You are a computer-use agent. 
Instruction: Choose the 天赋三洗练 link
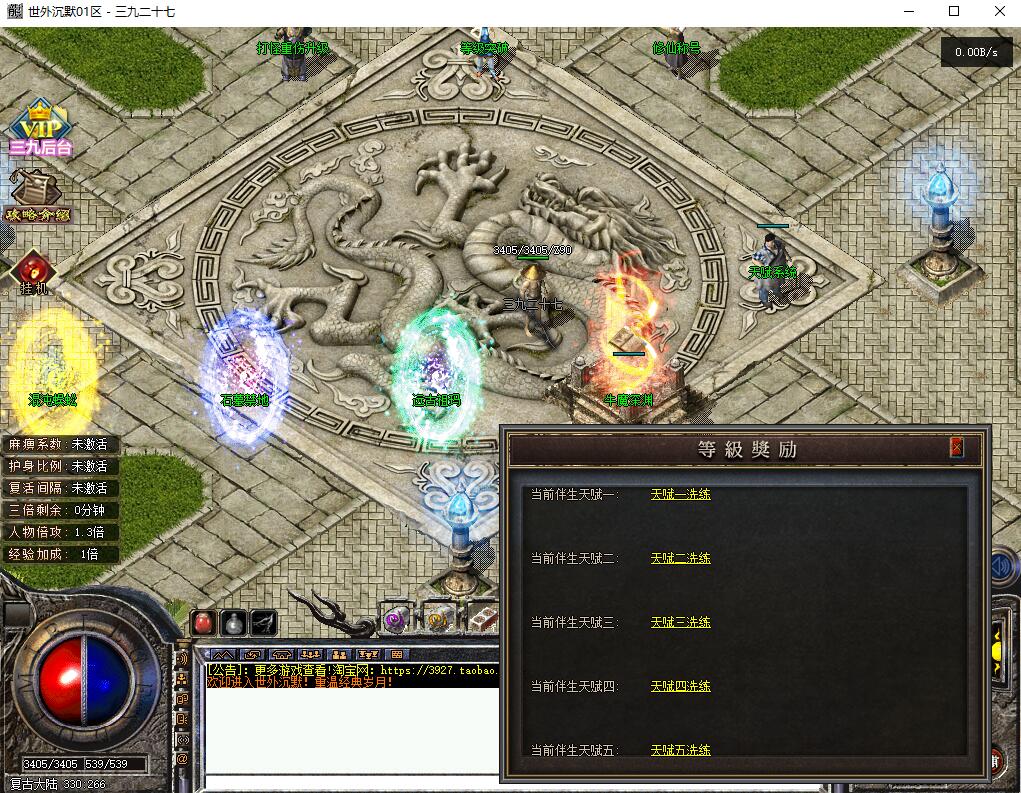tap(680, 622)
